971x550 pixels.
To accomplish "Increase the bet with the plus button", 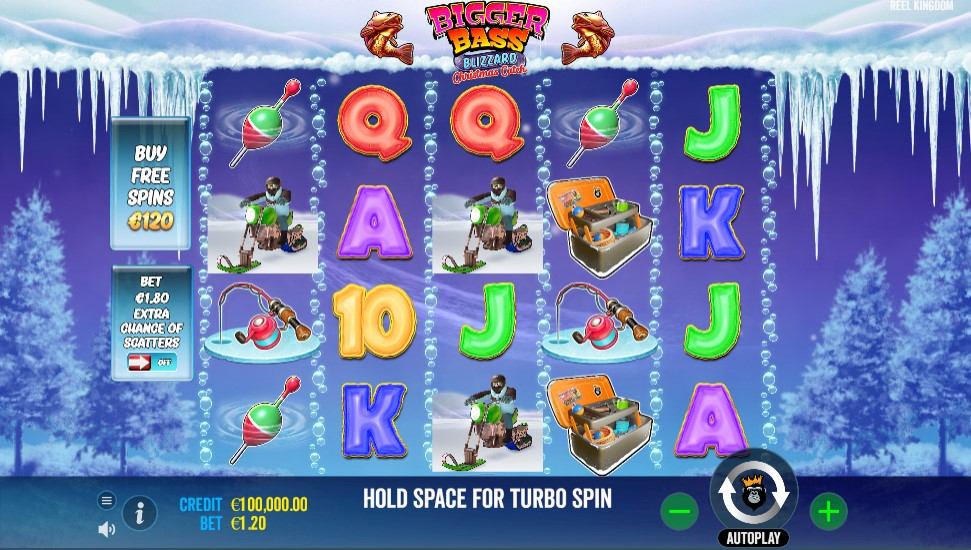I will point(828,512).
